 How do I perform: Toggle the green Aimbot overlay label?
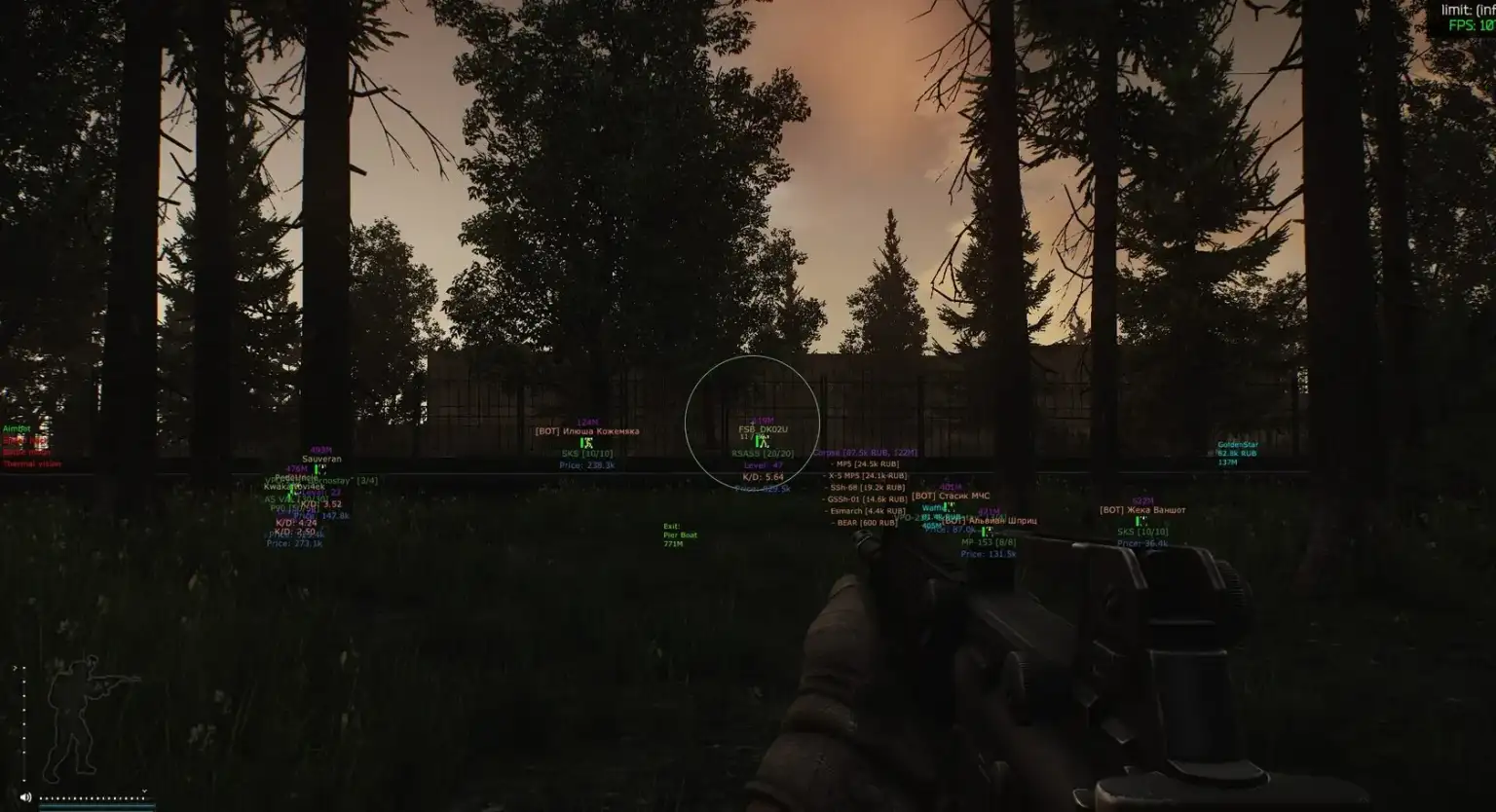(x=18, y=428)
